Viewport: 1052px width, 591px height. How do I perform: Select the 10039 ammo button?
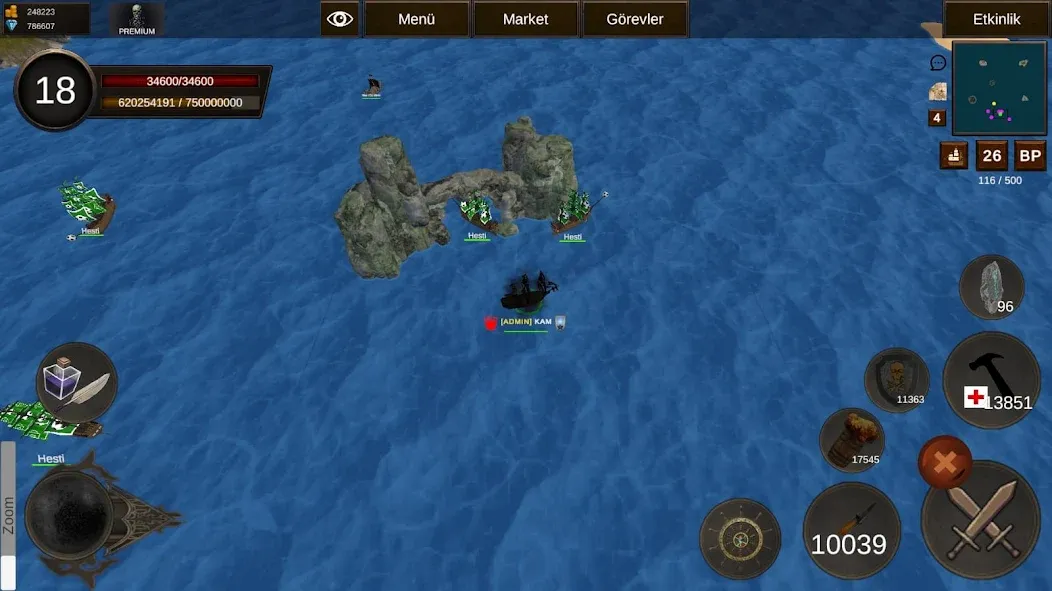pos(851,531)
